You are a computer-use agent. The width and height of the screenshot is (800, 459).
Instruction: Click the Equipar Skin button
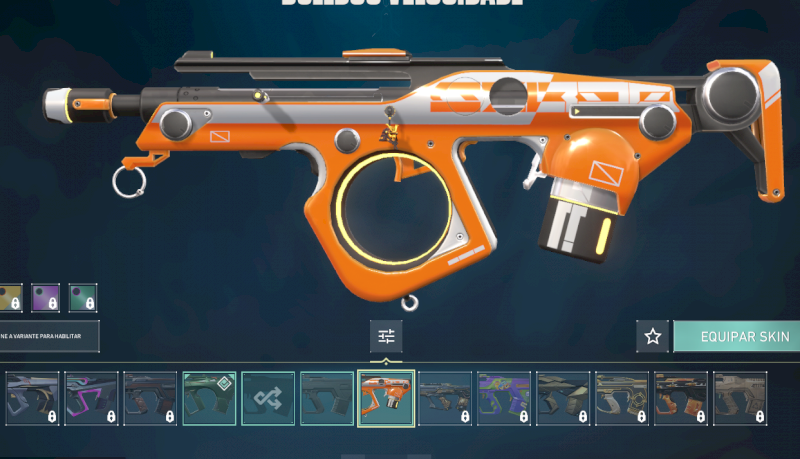coord(737,336)
